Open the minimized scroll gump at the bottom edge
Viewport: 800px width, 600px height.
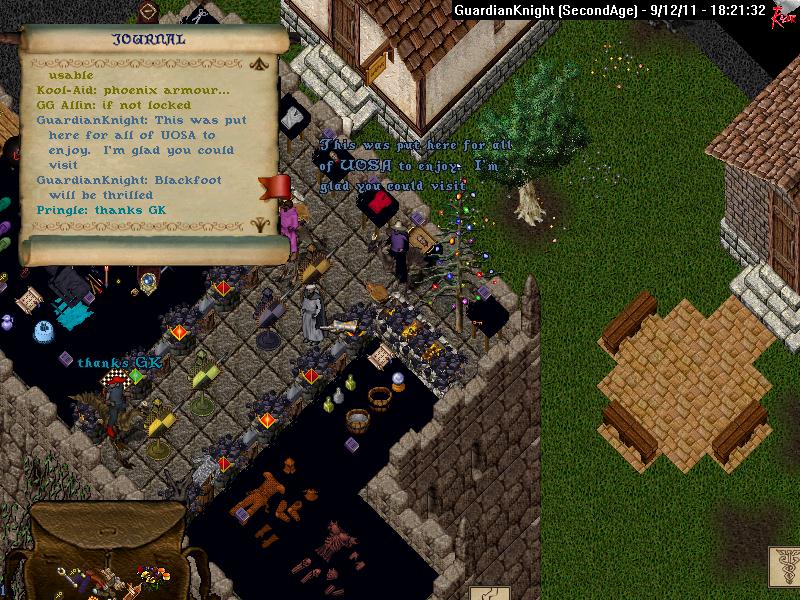490,592
